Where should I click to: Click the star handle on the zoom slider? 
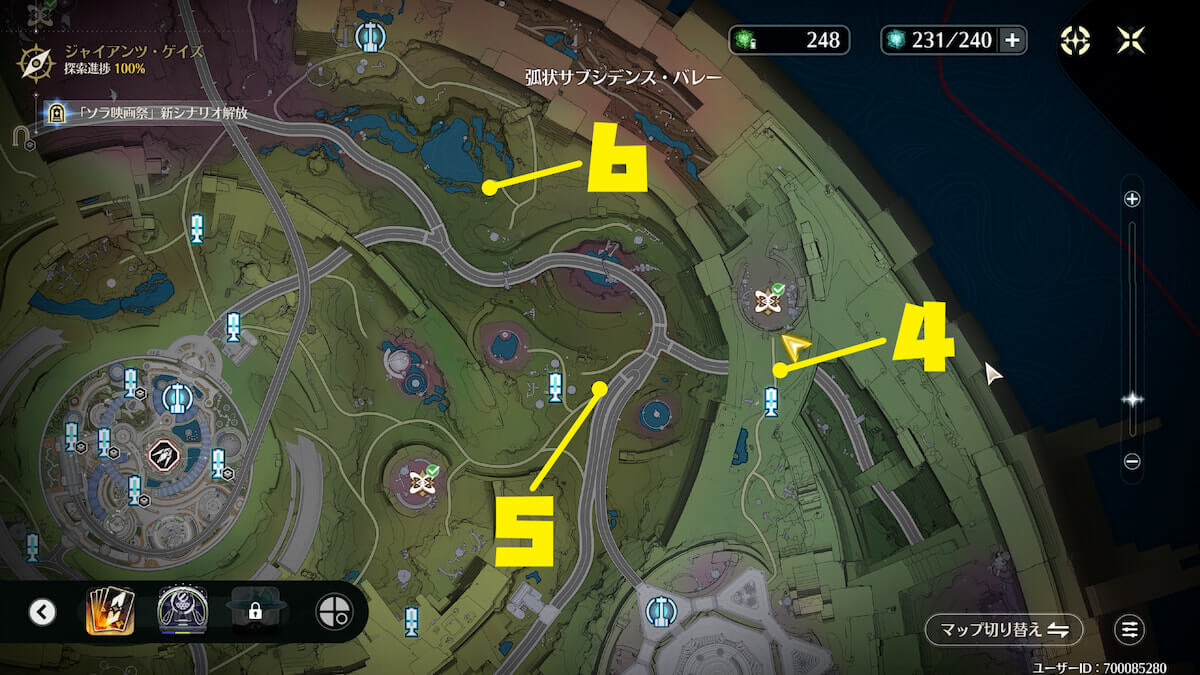pyautogui.click(x=1132, y=398)
